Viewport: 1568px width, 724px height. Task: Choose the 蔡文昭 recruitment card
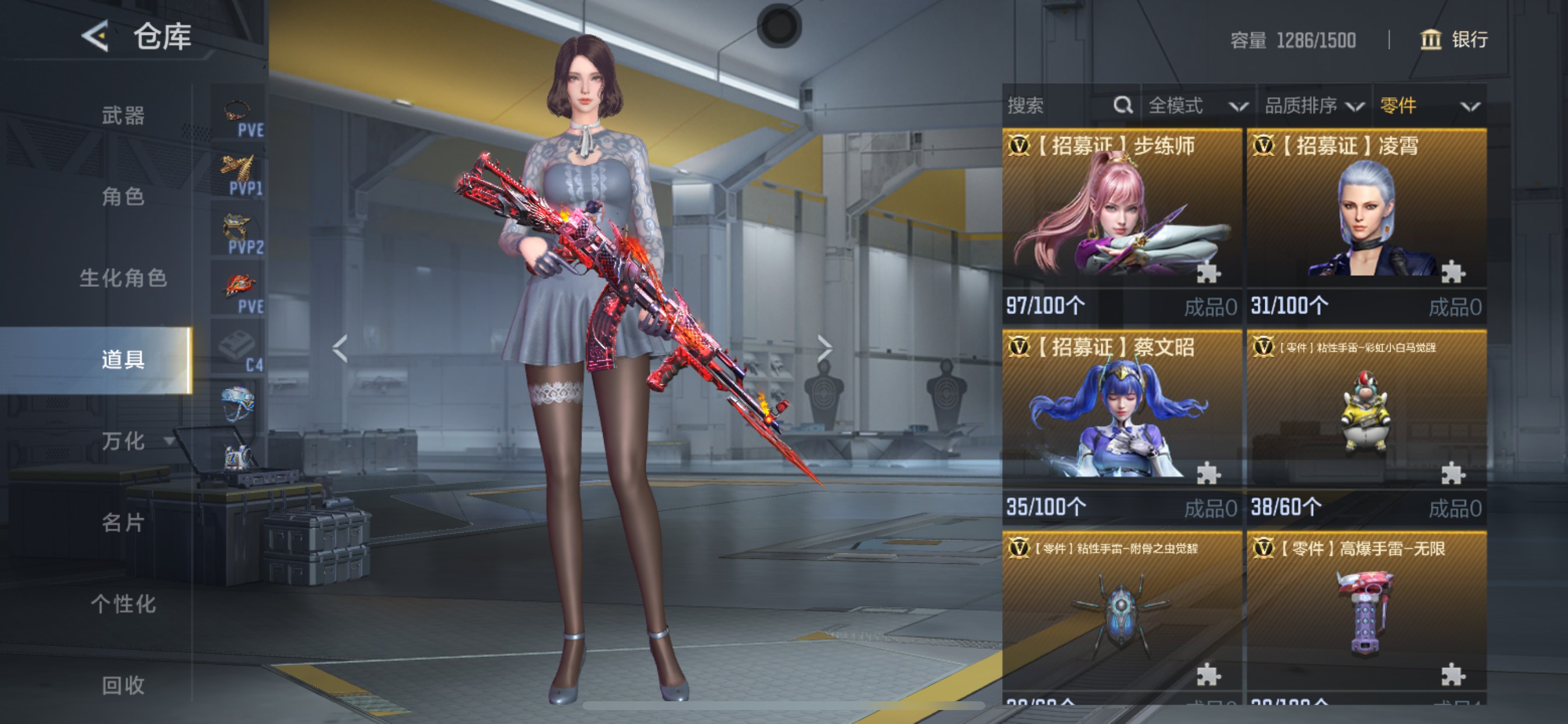pyautogui.click(x=1121, y=426)
